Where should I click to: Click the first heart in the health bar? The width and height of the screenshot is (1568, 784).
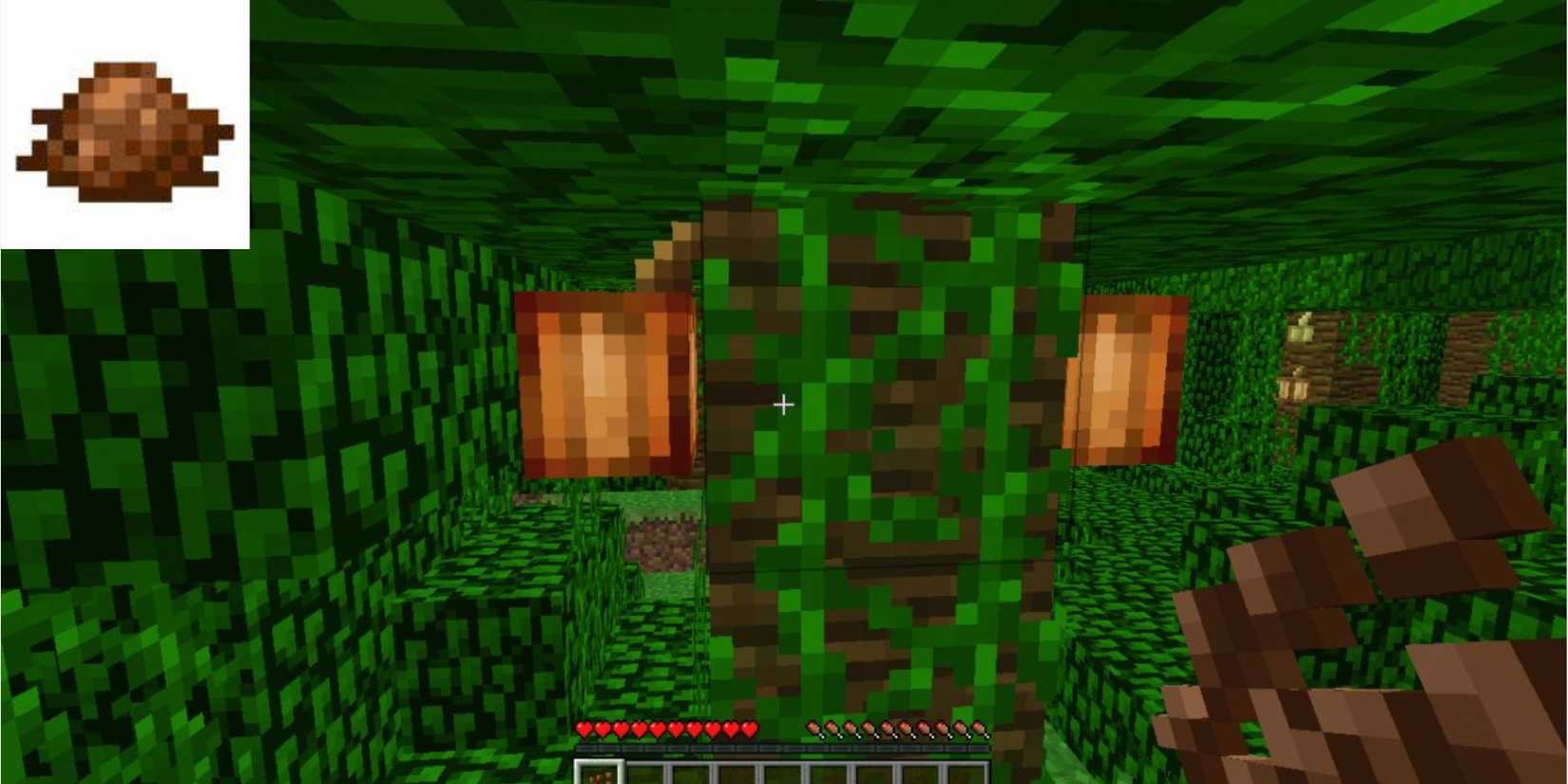583,730
